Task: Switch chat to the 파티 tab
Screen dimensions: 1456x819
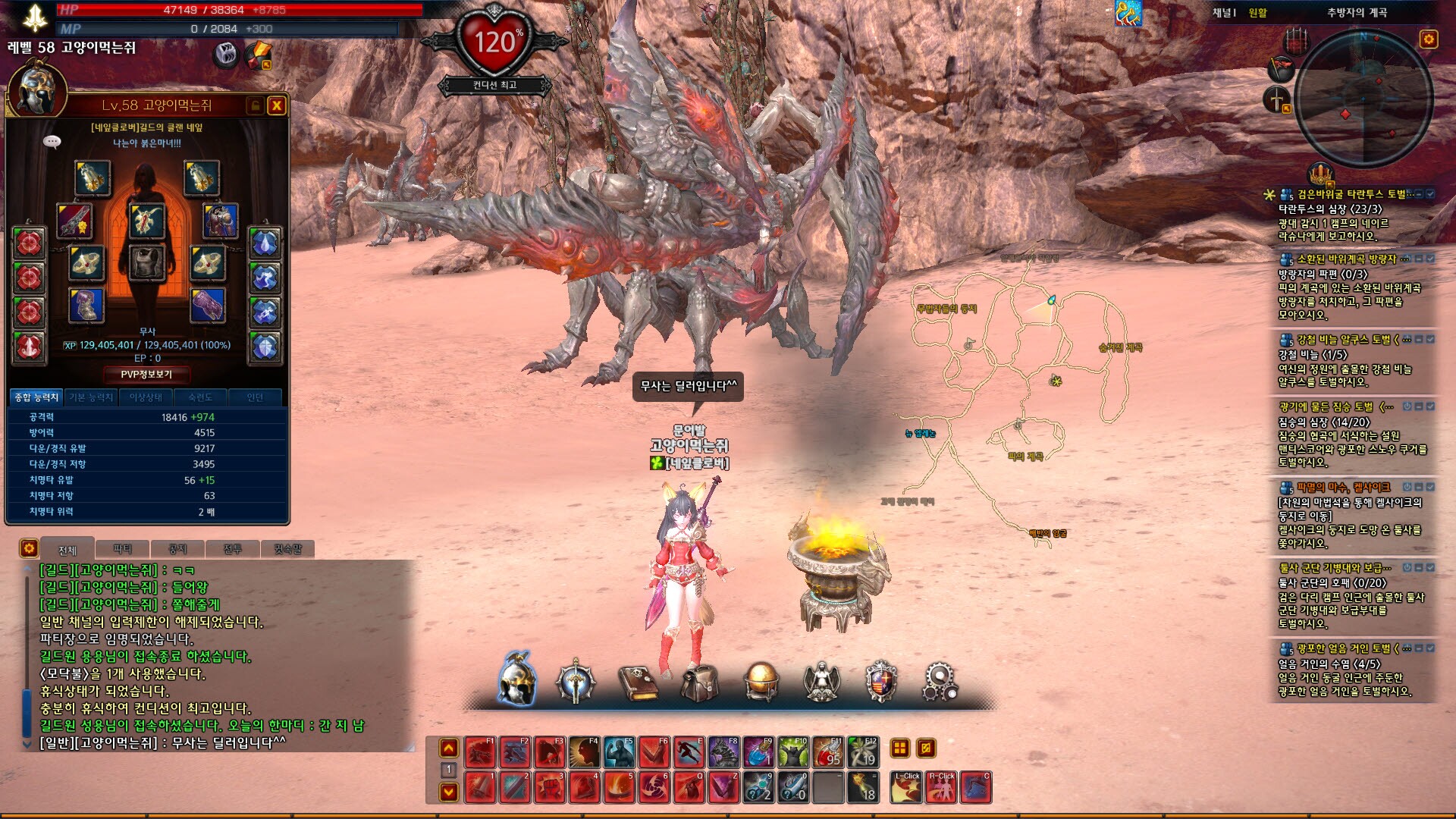Action: [122, 549]
